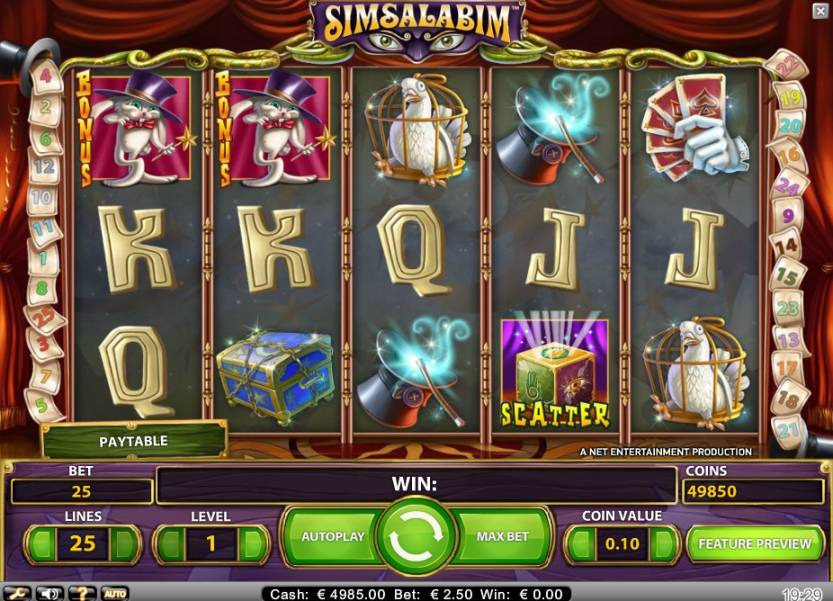Image resolution: width=833 pixels, height=601 pixels.
Task: Increase the Coin Value
Action: [663, 545]
